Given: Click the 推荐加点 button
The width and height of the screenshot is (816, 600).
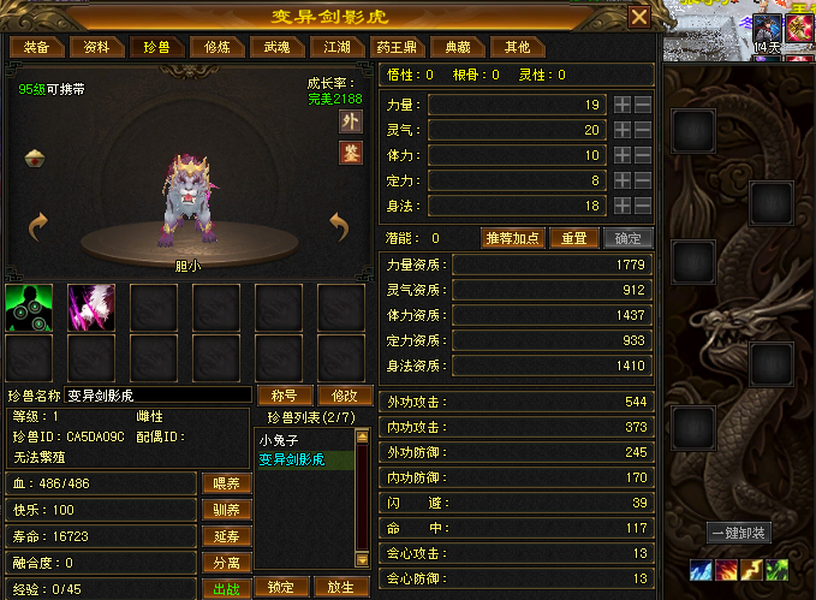Looking at the screenshot, I should (x=513, y=239).
